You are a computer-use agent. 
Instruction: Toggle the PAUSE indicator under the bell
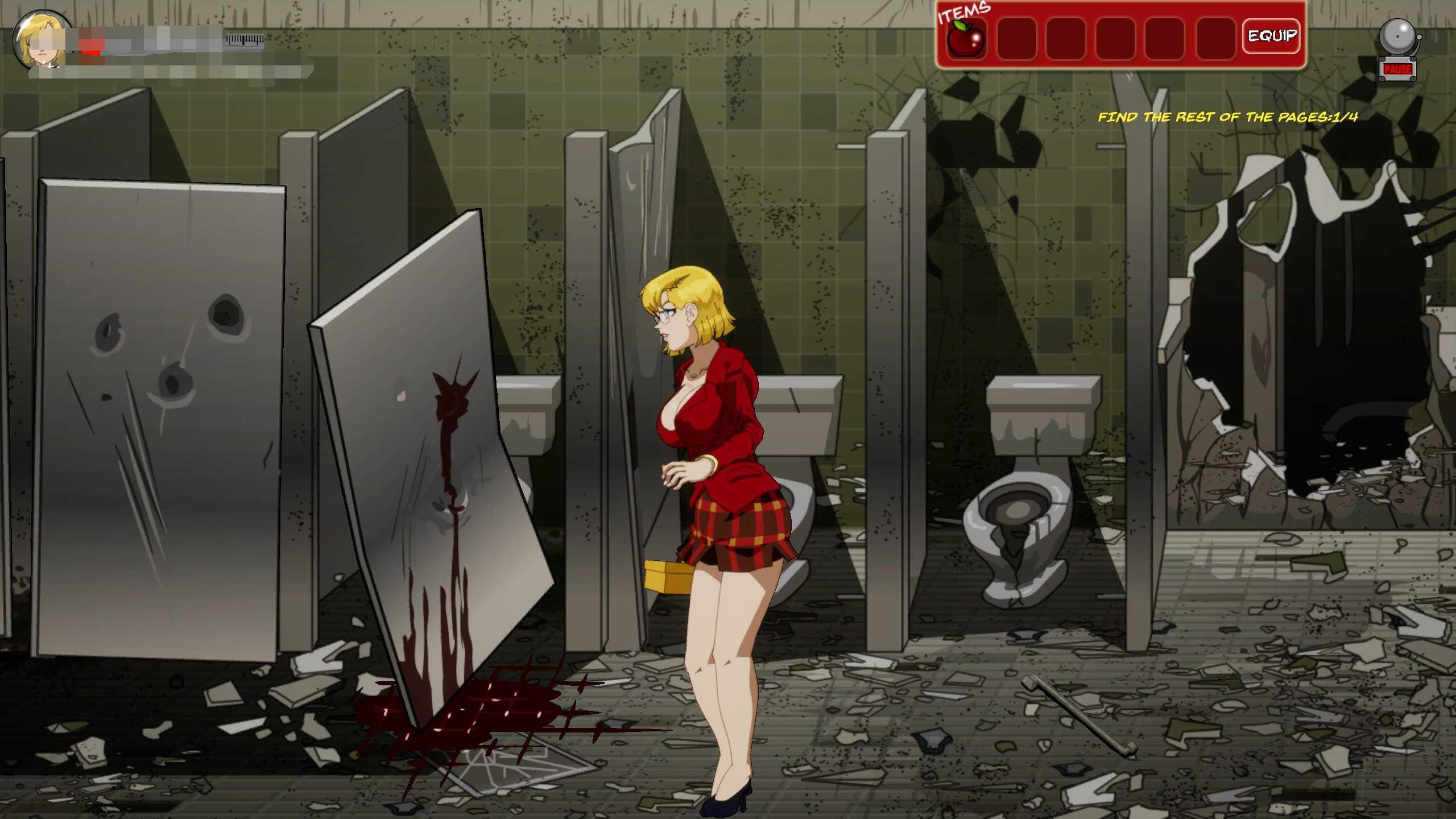(1398, 70)
